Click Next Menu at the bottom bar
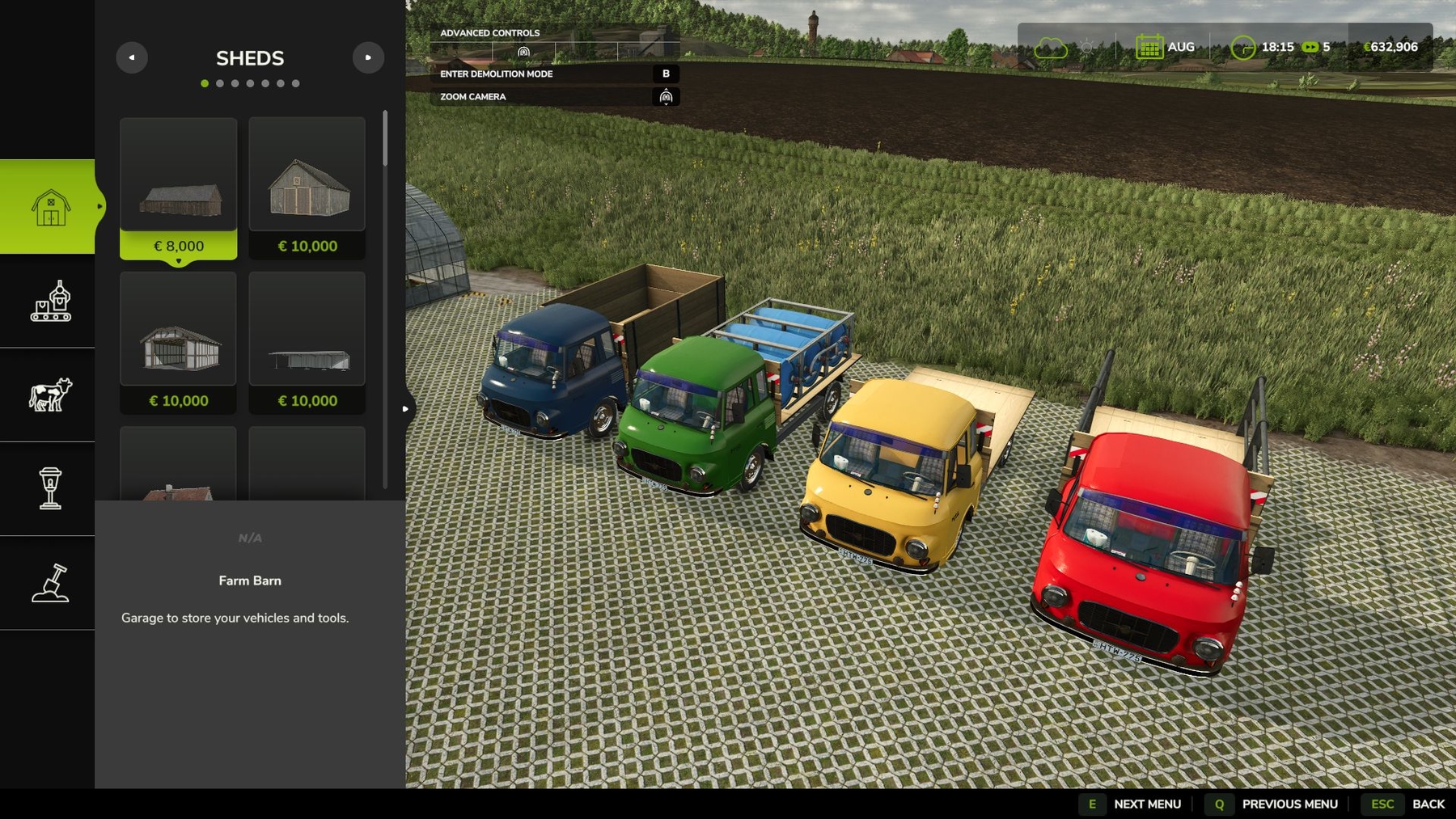The width and height of the screenshot is (1456, 819). (x=1147, y=804)
